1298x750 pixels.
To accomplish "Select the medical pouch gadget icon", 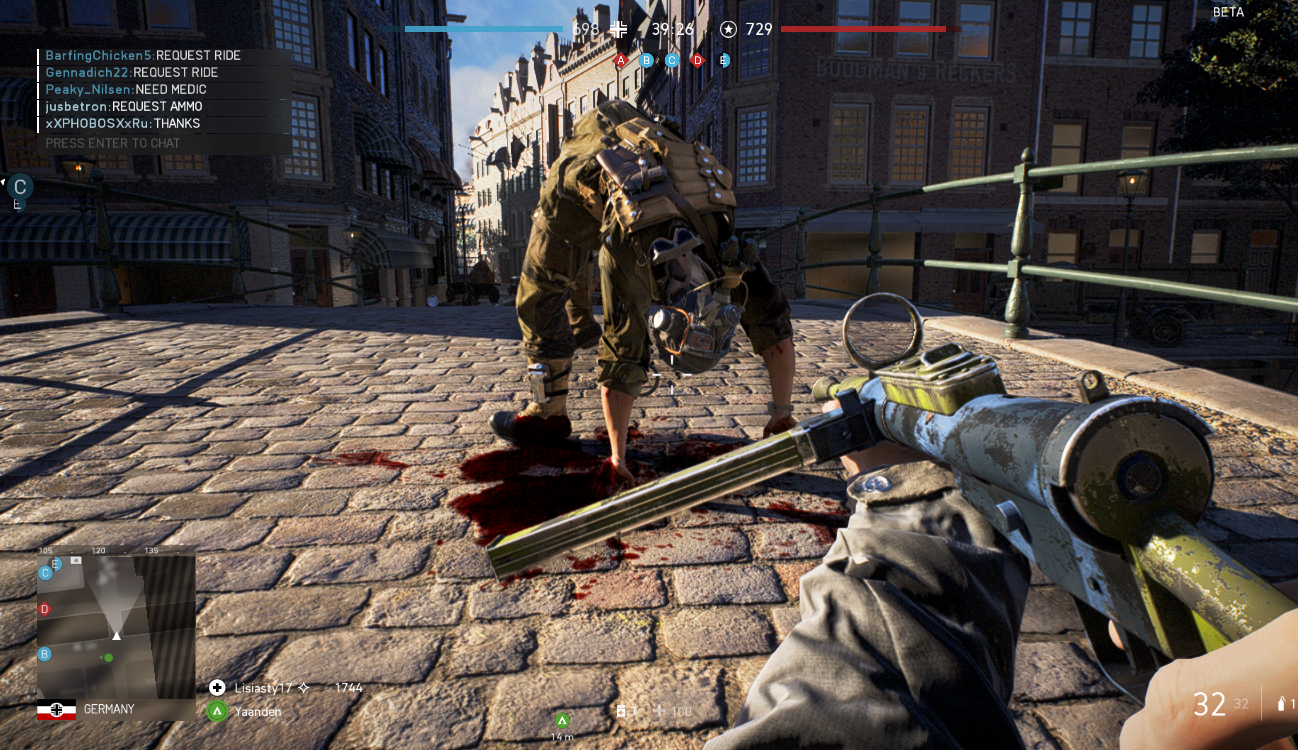I will pos(621,711).
